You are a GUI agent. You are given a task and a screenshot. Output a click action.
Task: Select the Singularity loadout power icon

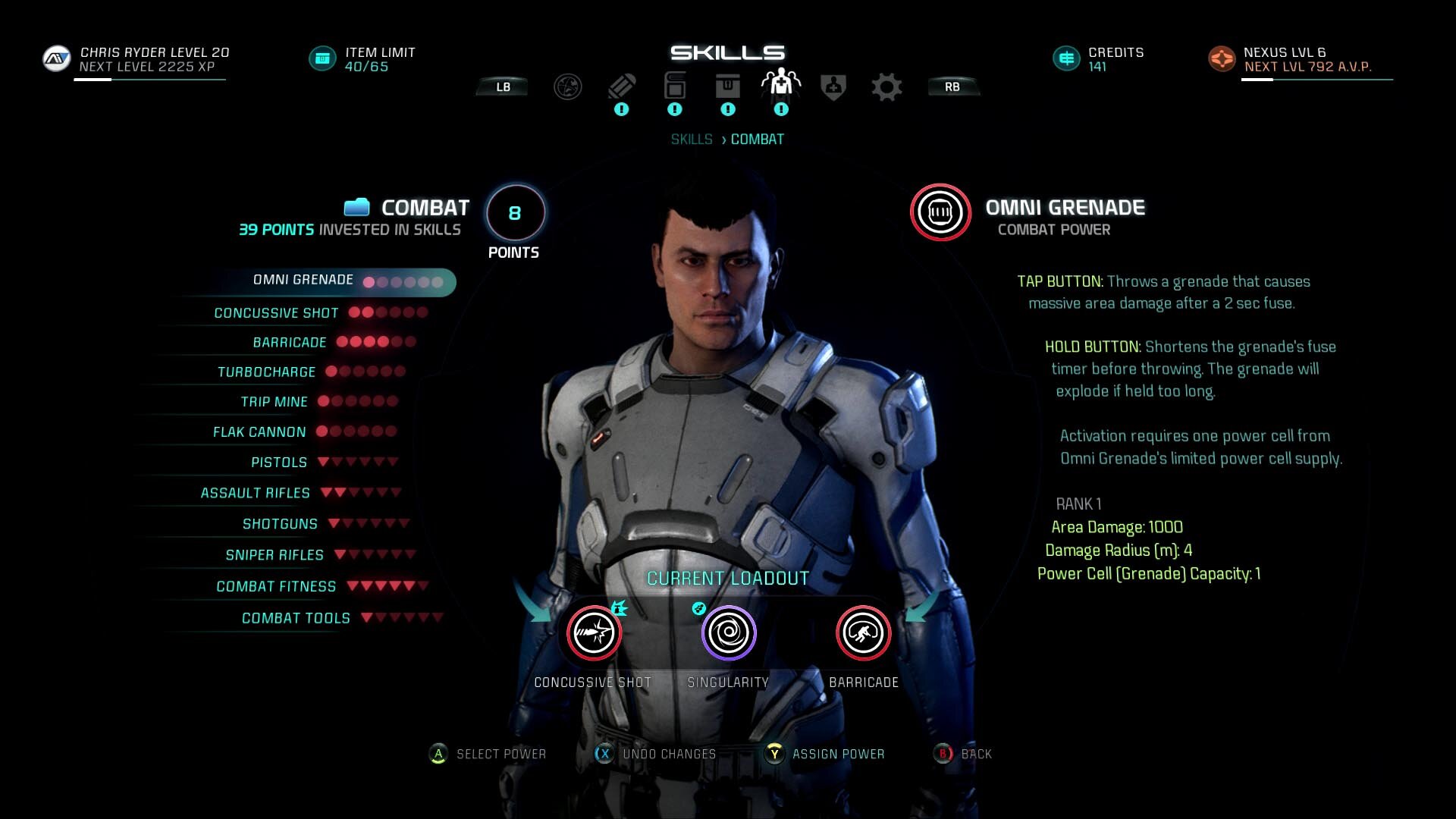pyautogui.click(x=728, y=633)
